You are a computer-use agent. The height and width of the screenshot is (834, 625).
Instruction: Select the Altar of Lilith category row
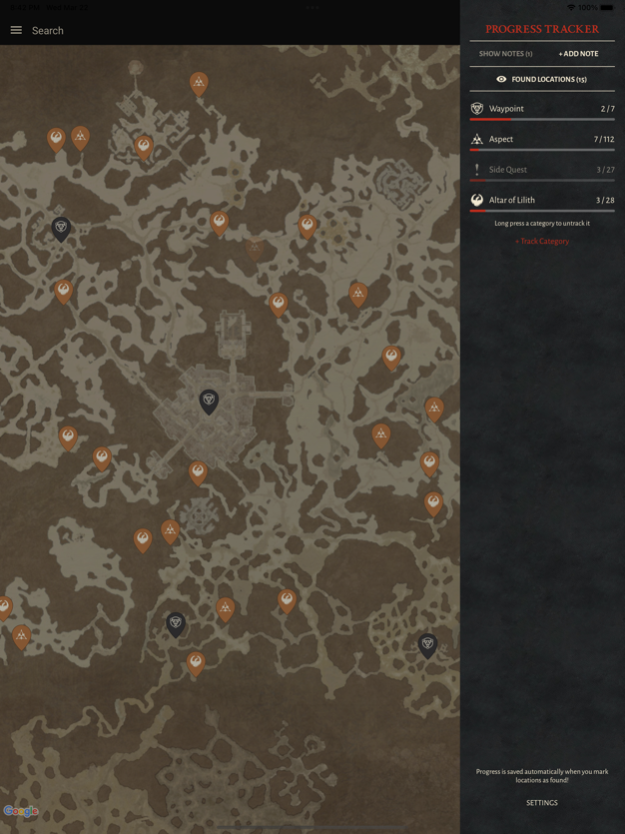click(542, 200)
